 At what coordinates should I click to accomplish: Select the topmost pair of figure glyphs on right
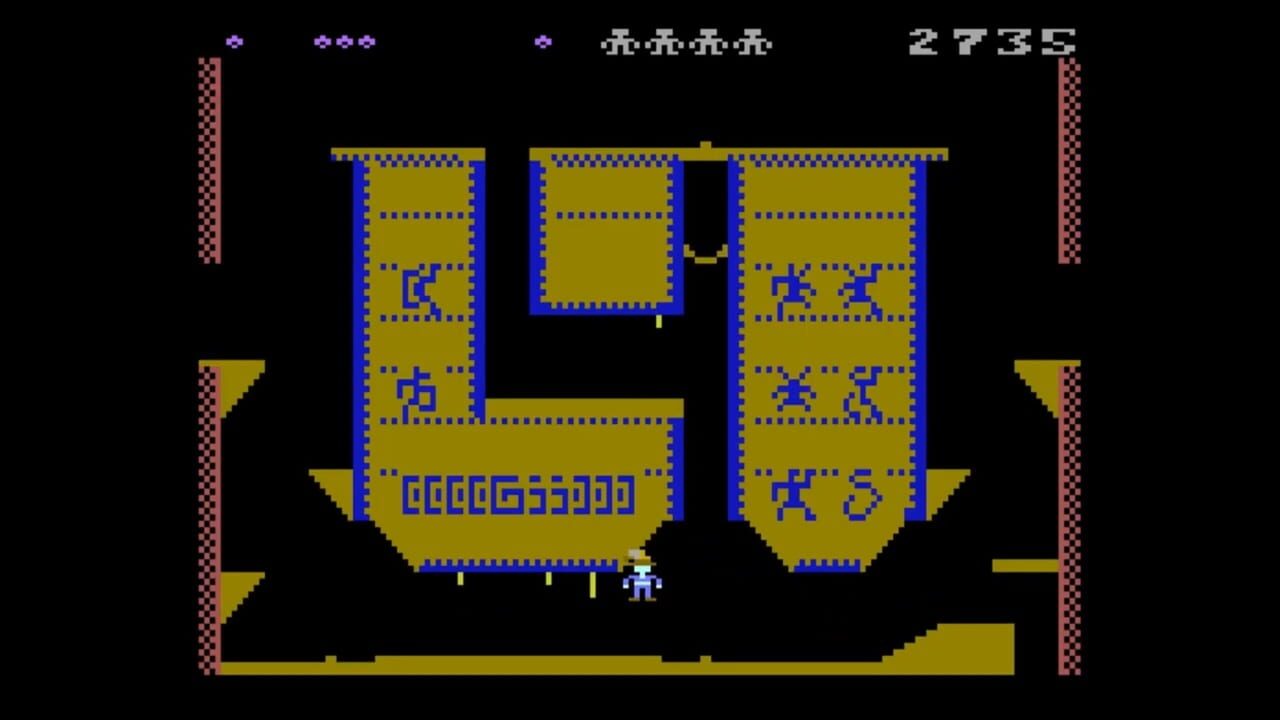click(830, 290)
